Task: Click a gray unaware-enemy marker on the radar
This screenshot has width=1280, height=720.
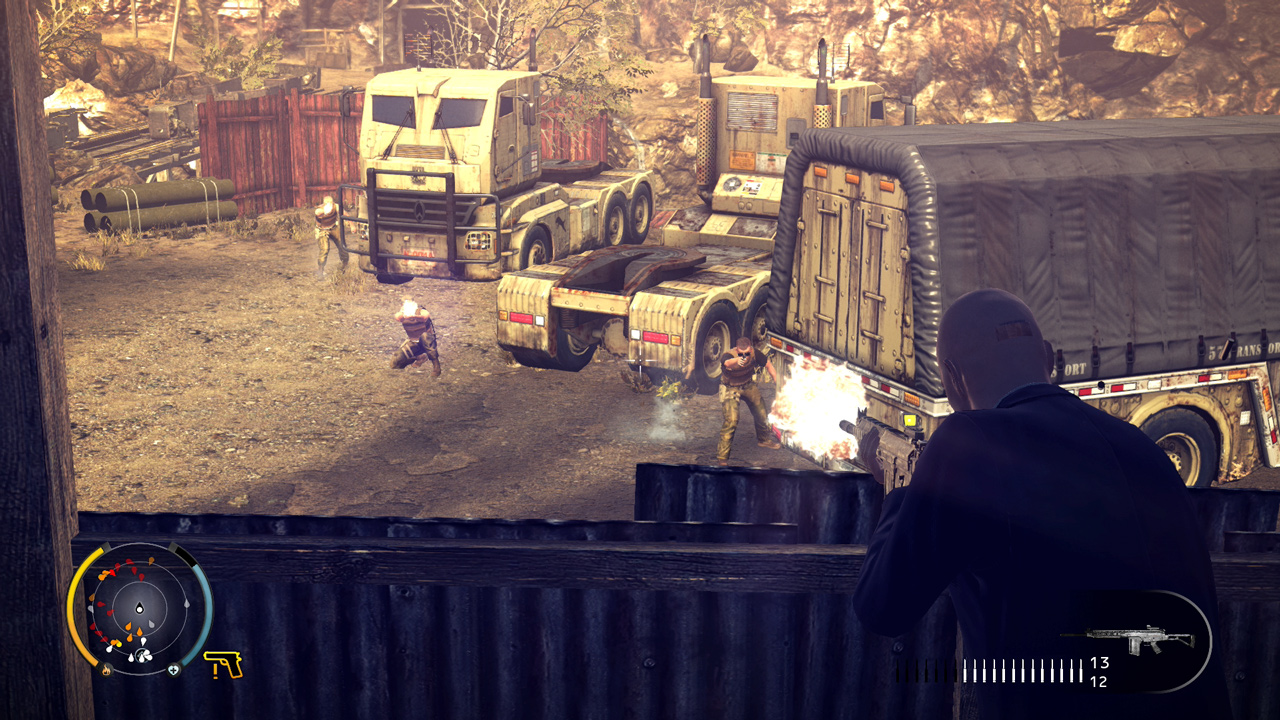Action: pyautogui.click(x=186, y=604)
